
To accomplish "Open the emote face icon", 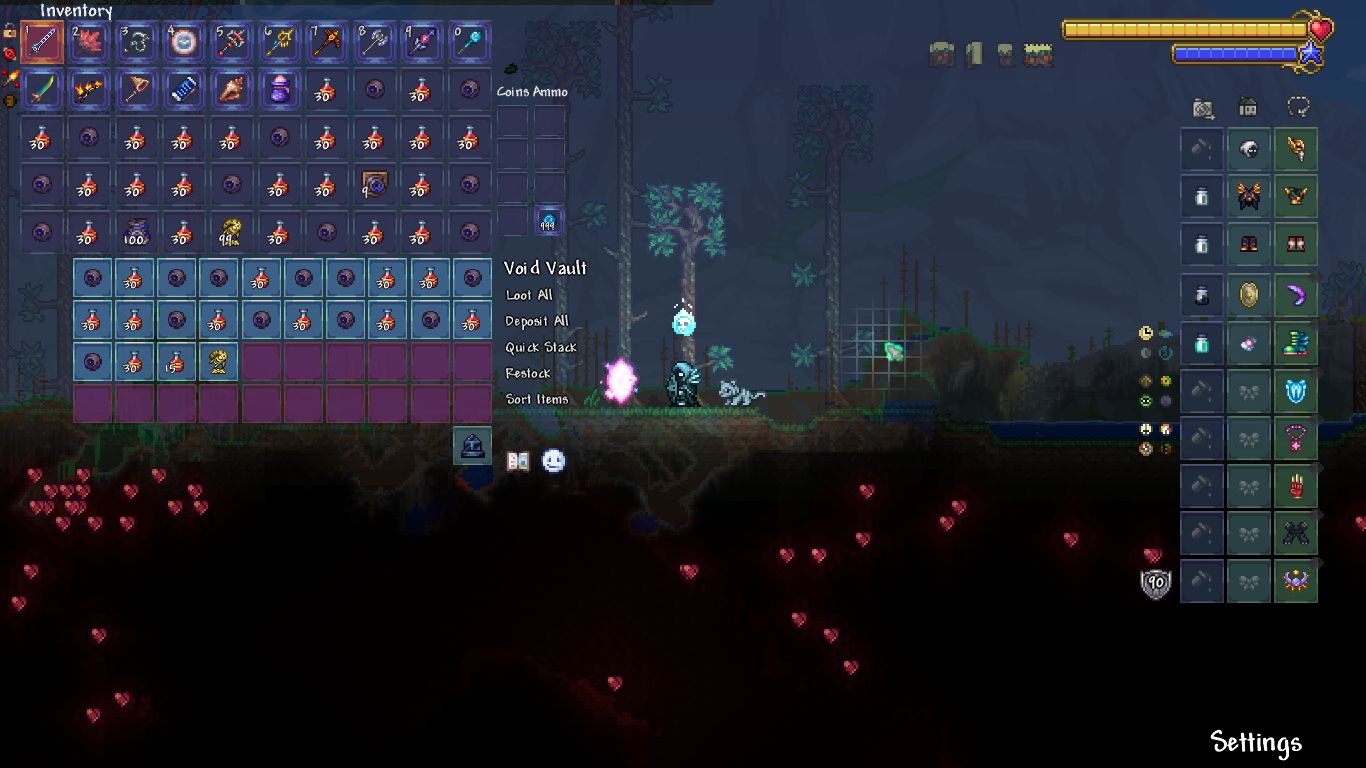I will 553,461.
